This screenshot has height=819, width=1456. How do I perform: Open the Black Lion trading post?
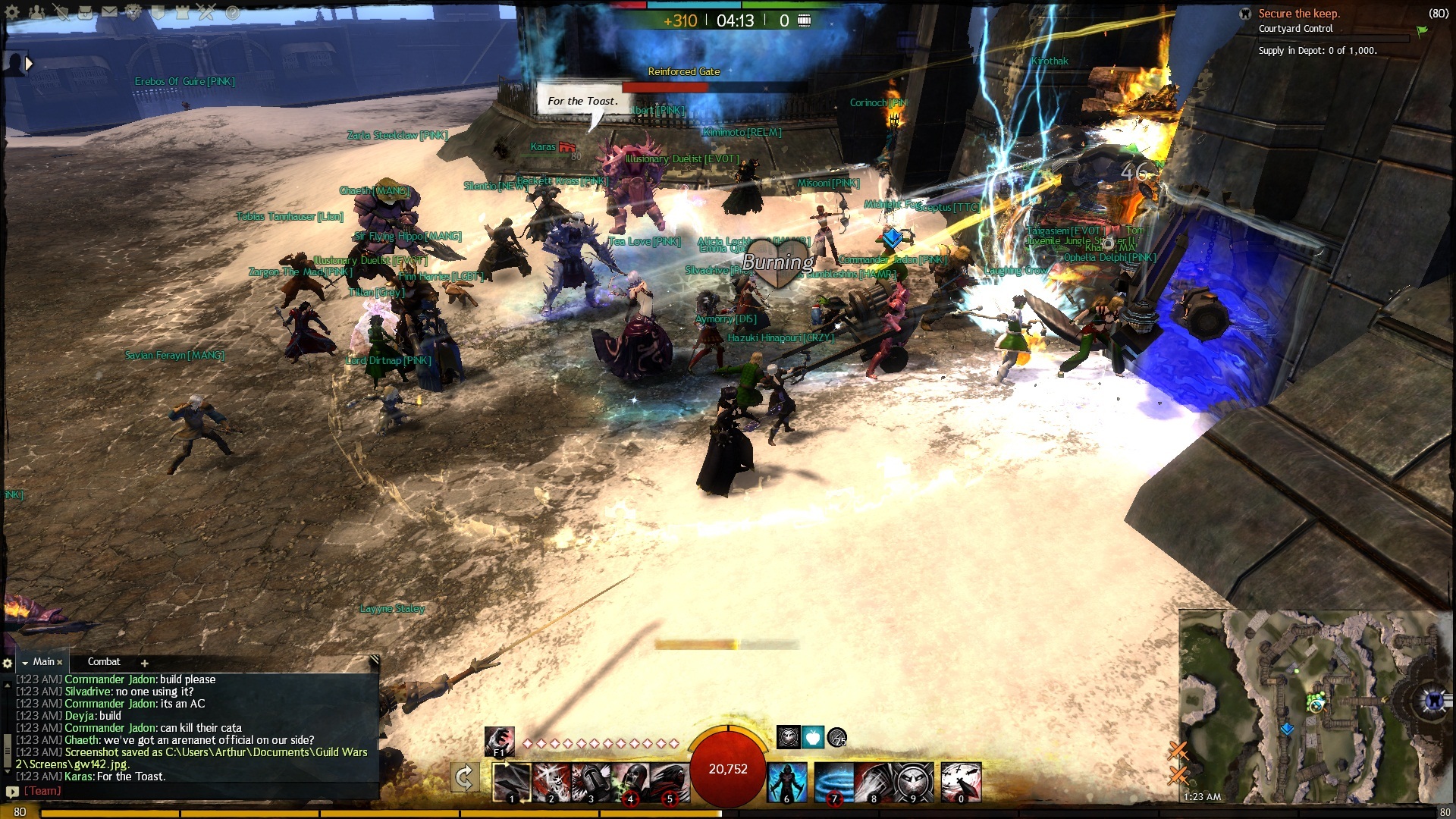[x=133, y=12]
